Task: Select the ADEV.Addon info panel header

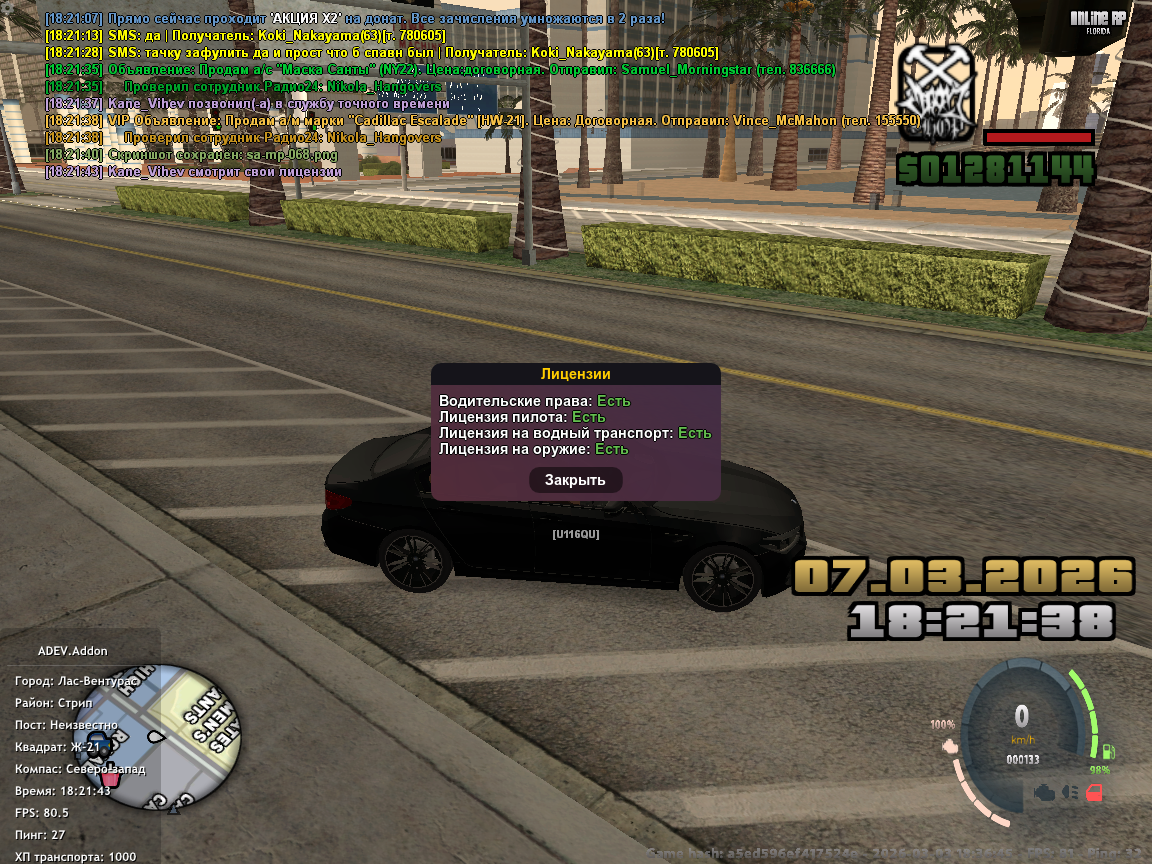Action: [x=73, y=650]
